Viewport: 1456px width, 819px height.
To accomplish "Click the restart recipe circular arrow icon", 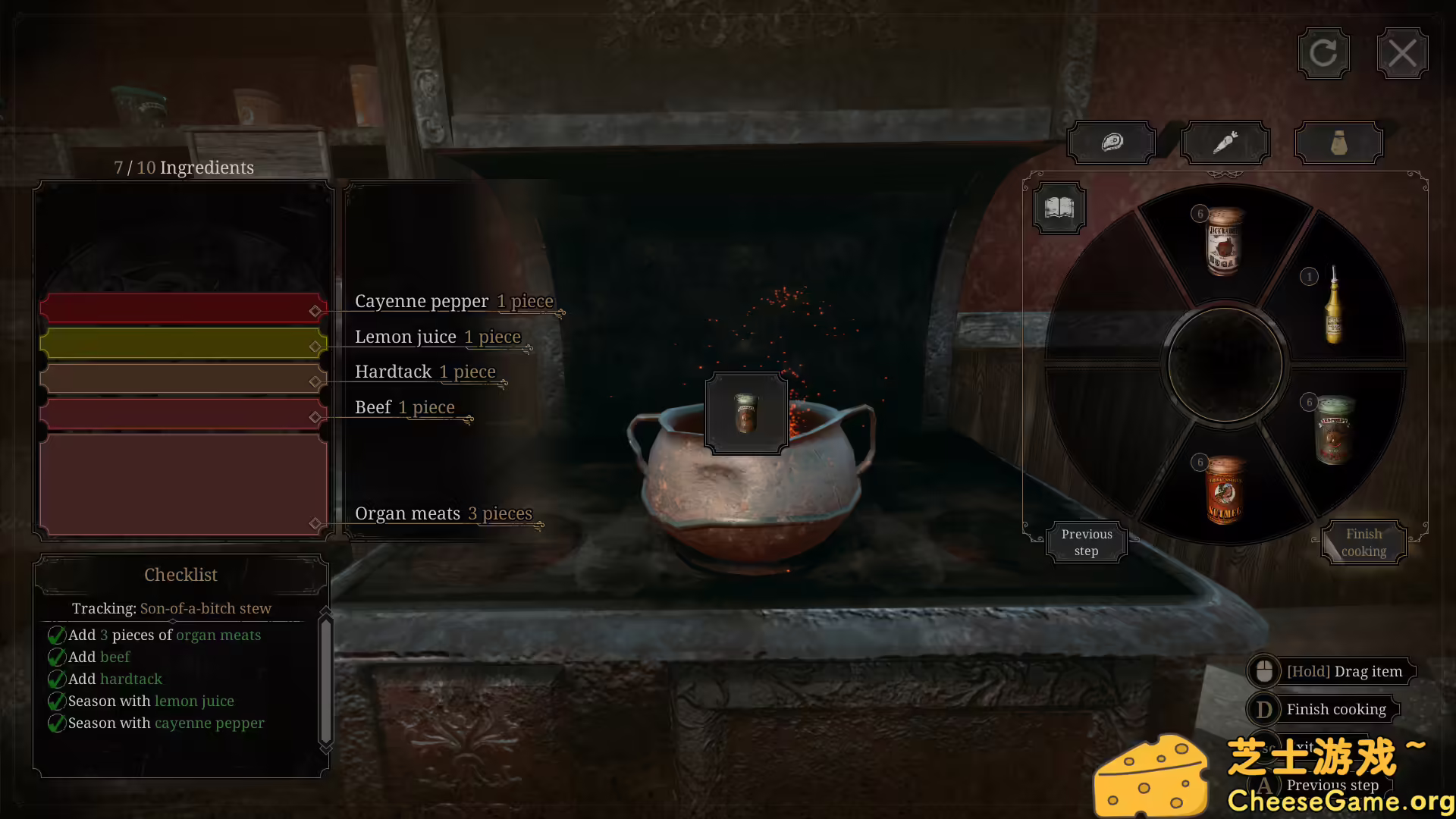I will (x=1323, y=52).
